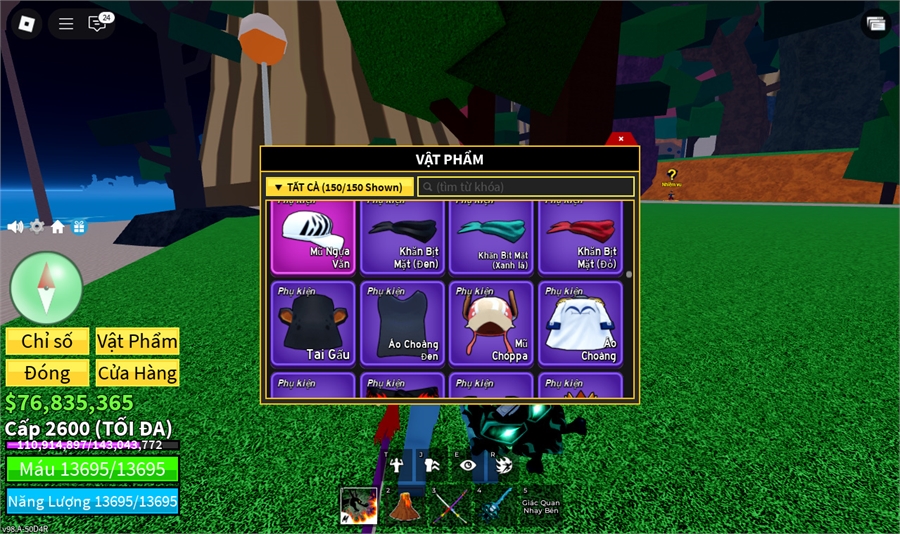The image size is (900, 534).
Task: Choose the Áo Choàng Đen cape
Action: click(402, 323)
